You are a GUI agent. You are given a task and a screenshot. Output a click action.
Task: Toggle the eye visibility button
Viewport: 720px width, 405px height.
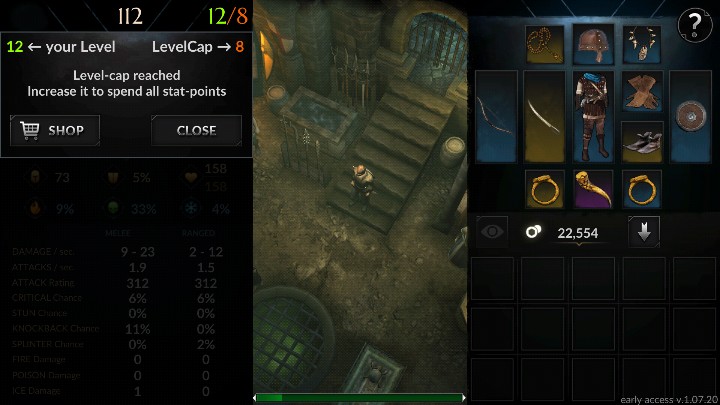tap(491, 232)
